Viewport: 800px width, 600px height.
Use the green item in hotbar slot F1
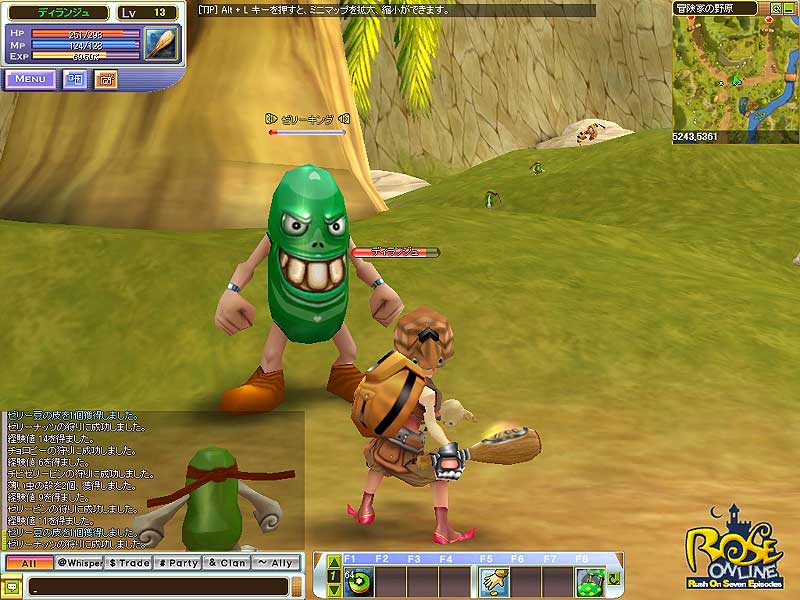tap(359, 581)
